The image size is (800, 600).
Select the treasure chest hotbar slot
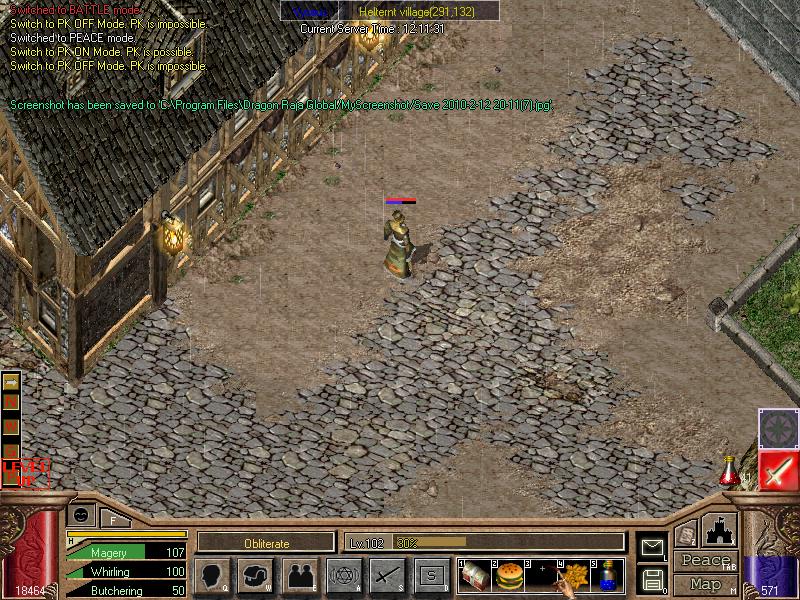pyautogui.click(x=474, y=575)
